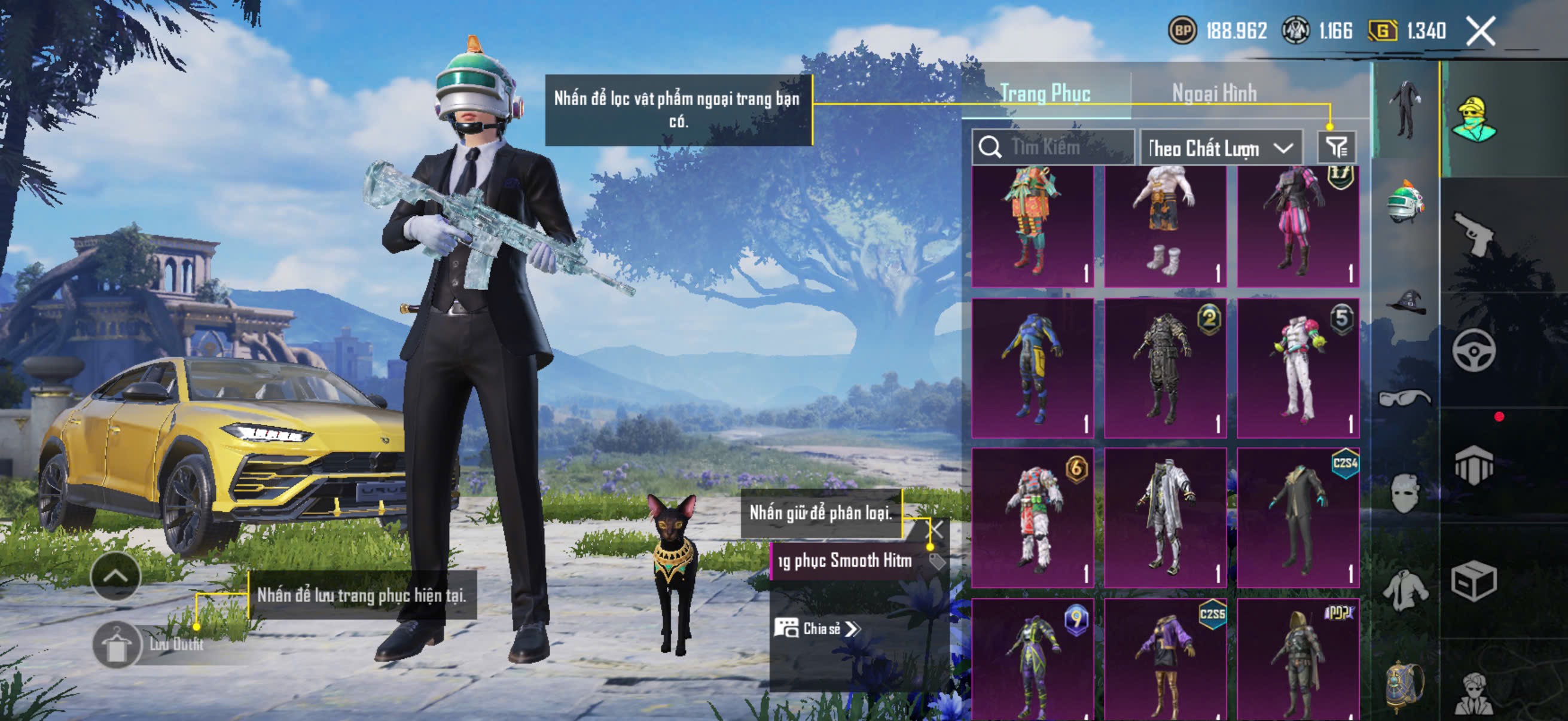Pick the black gold armor outfit

pos(1165,368)
